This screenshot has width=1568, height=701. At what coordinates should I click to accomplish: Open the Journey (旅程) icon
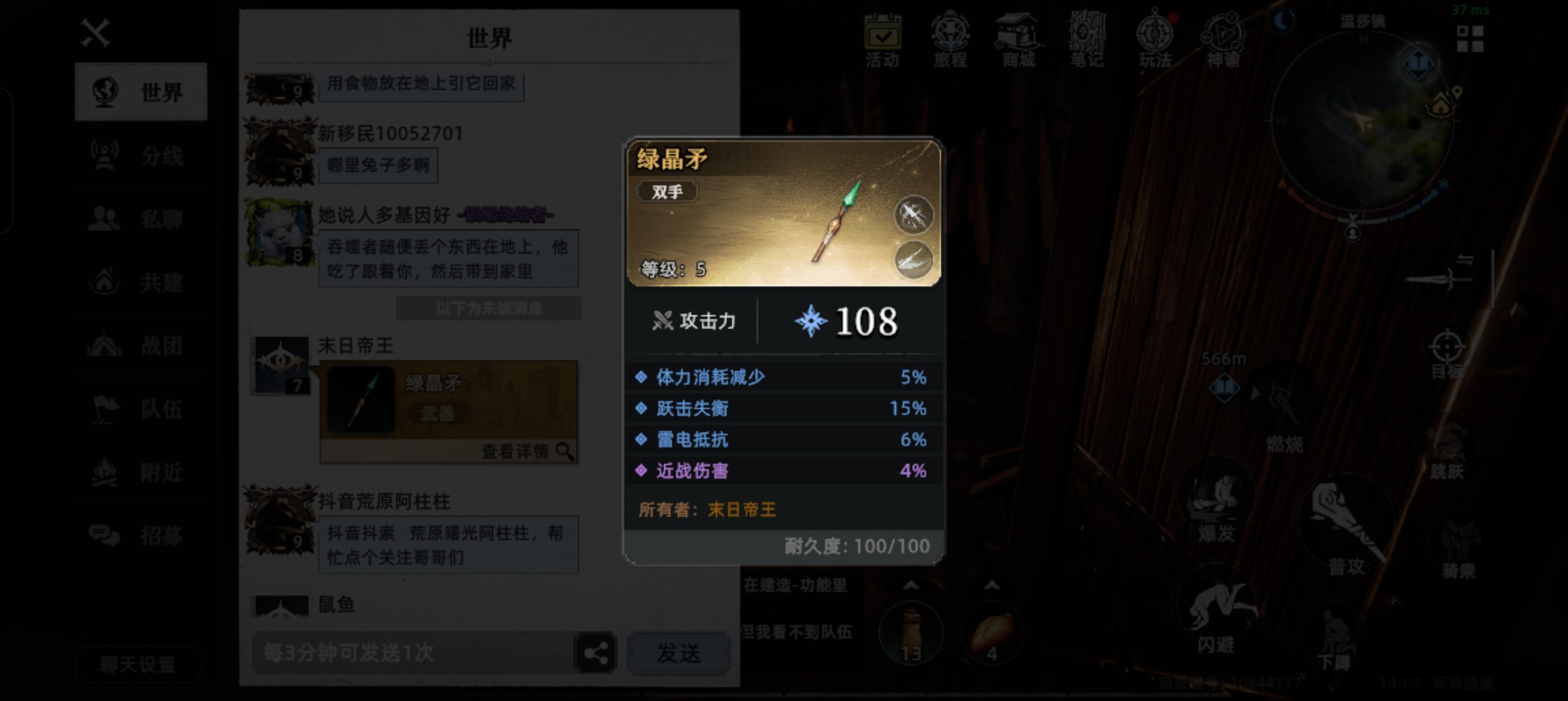(953, 38)
